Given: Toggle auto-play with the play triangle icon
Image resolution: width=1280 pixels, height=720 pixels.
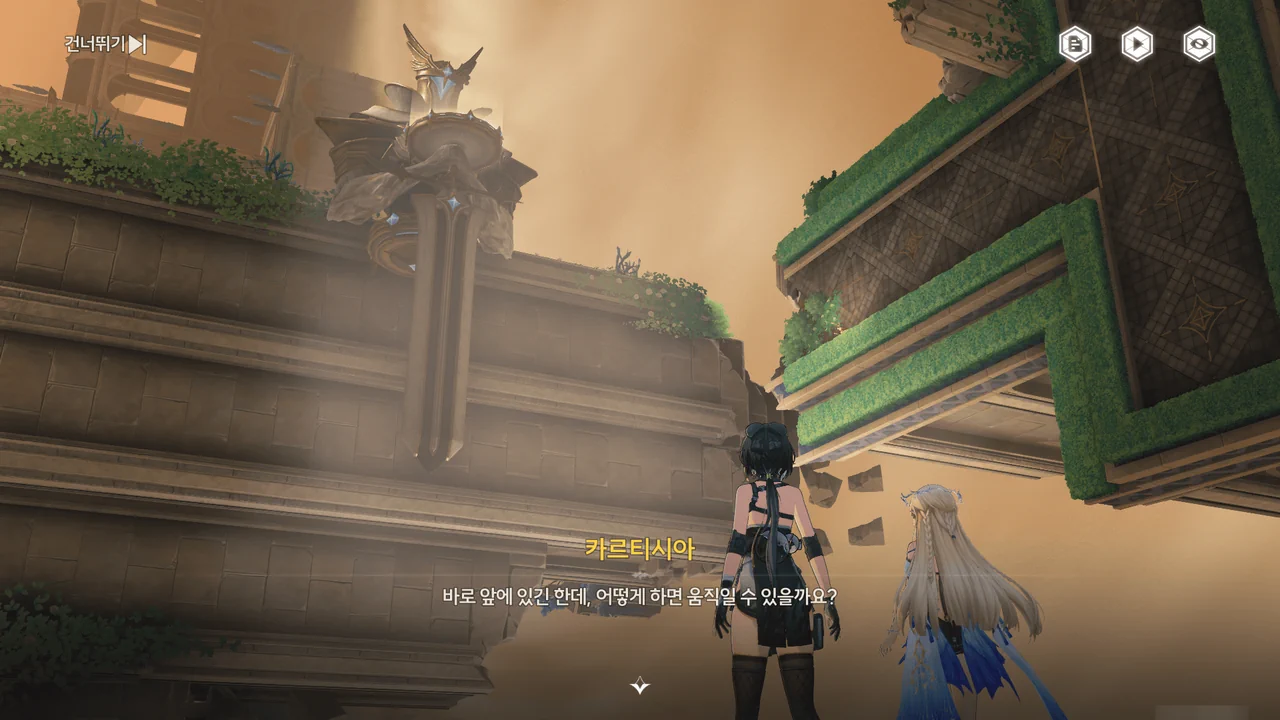Looking at the screenshot, I should [x=1137, y=44].
